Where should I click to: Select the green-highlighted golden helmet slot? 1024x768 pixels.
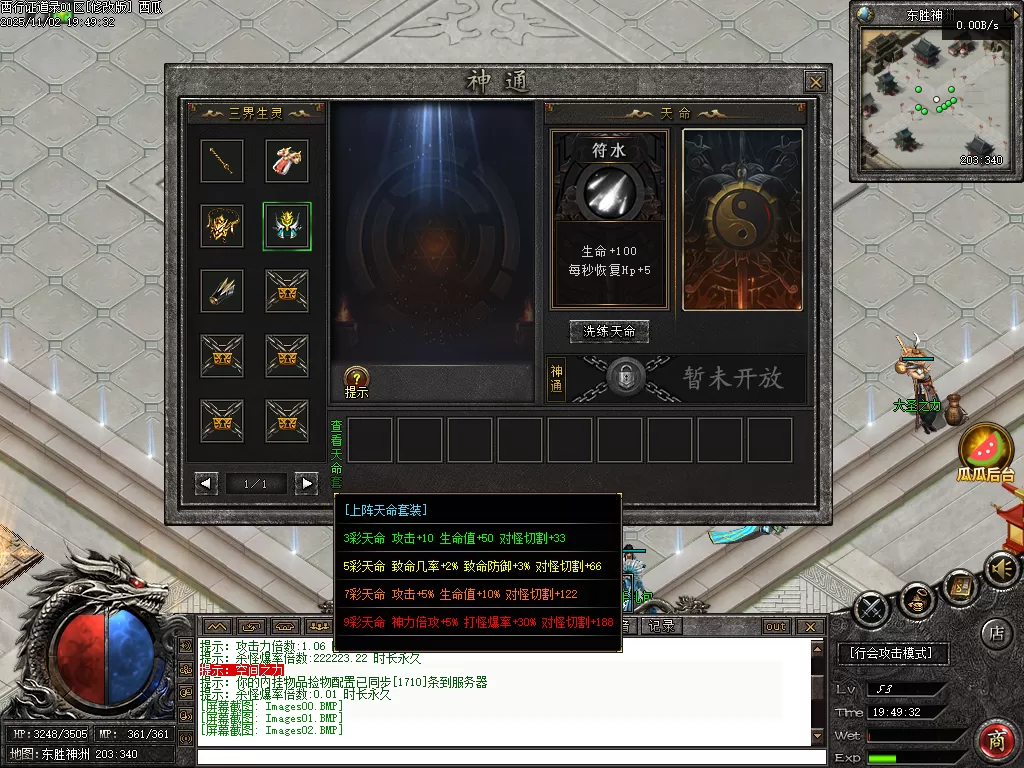[x=287, y=225]
